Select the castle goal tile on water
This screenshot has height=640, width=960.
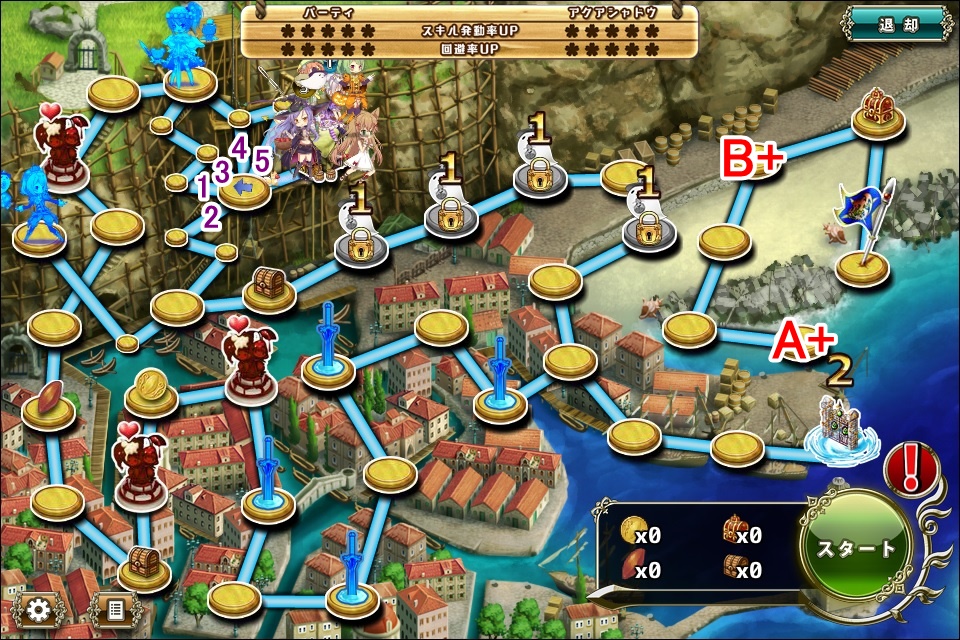coord(838,430)
